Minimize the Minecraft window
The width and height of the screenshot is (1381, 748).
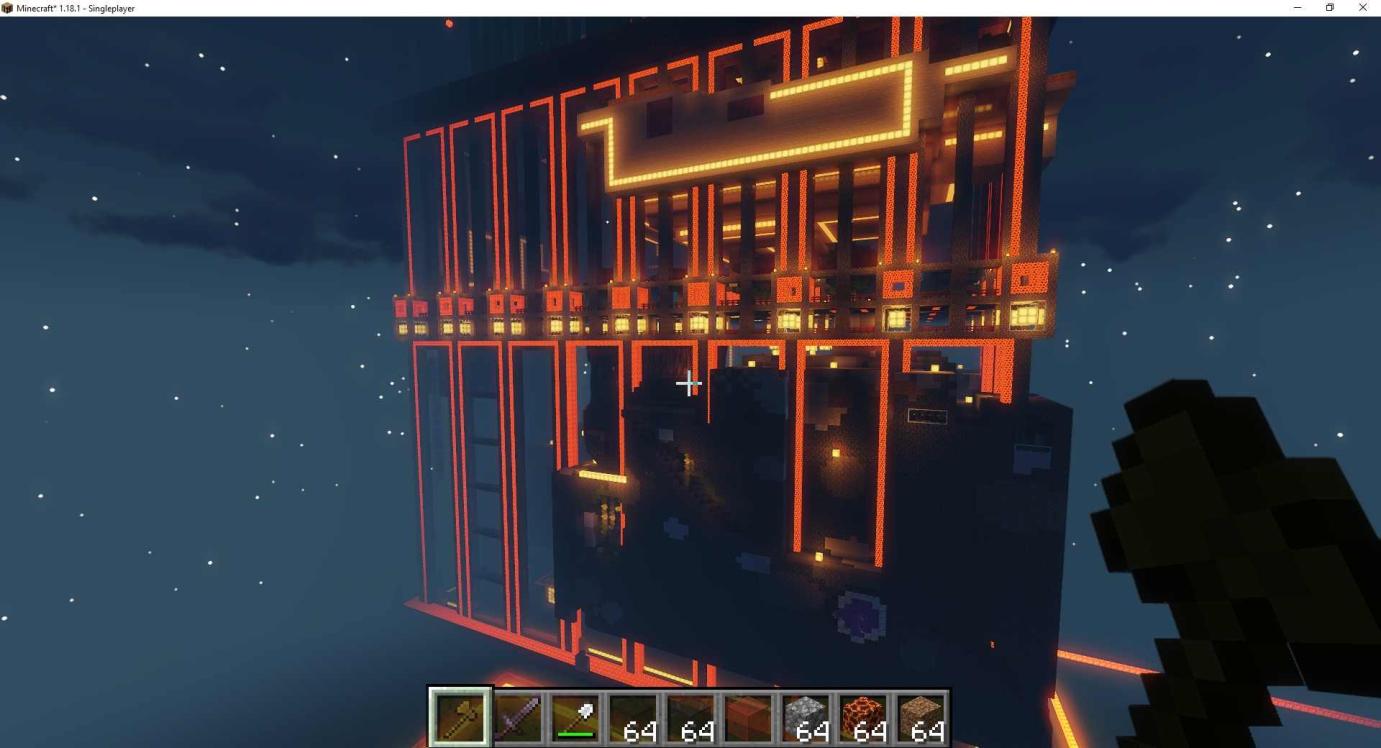pos(1297,8)
